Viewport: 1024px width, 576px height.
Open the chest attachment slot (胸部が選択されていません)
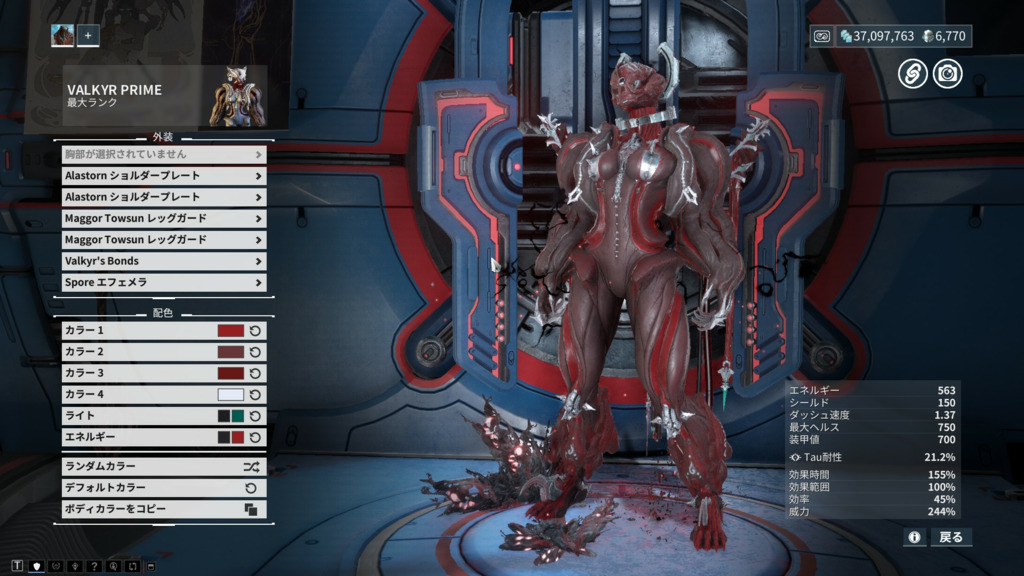click(160, 155)
